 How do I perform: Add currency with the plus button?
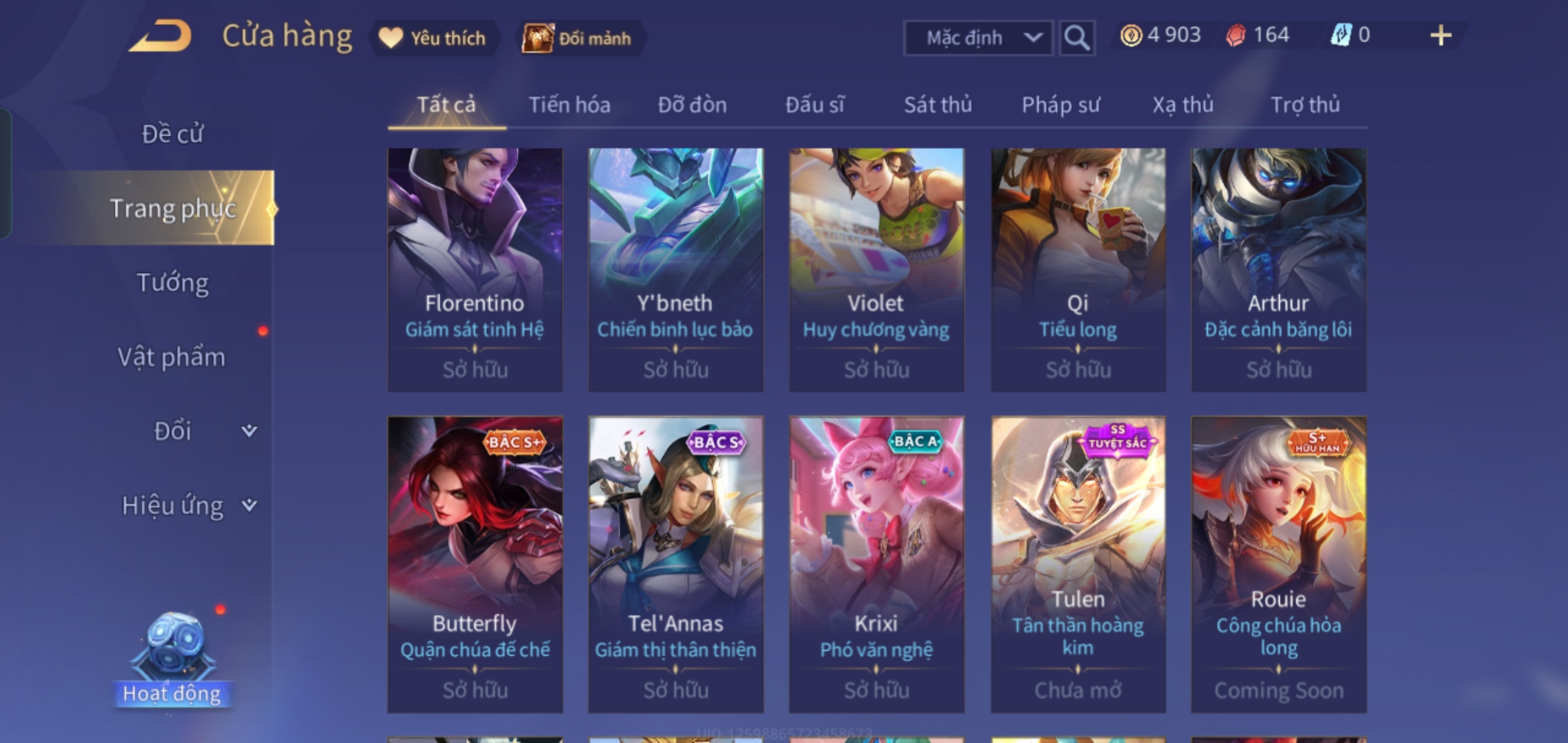tap(1440, 35)
